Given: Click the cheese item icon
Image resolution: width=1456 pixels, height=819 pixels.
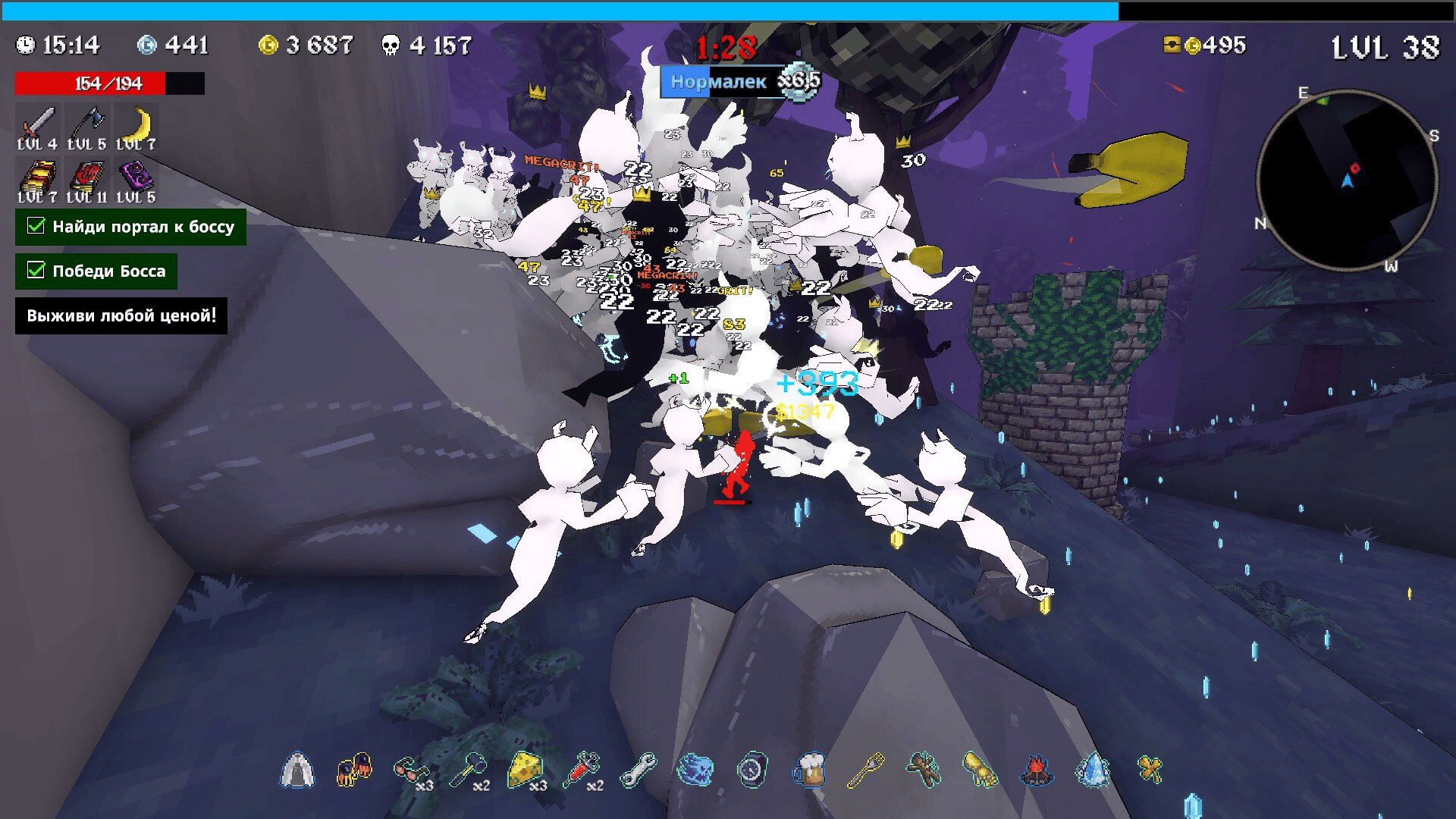Looking at the screenshot, I should (525, 770).
